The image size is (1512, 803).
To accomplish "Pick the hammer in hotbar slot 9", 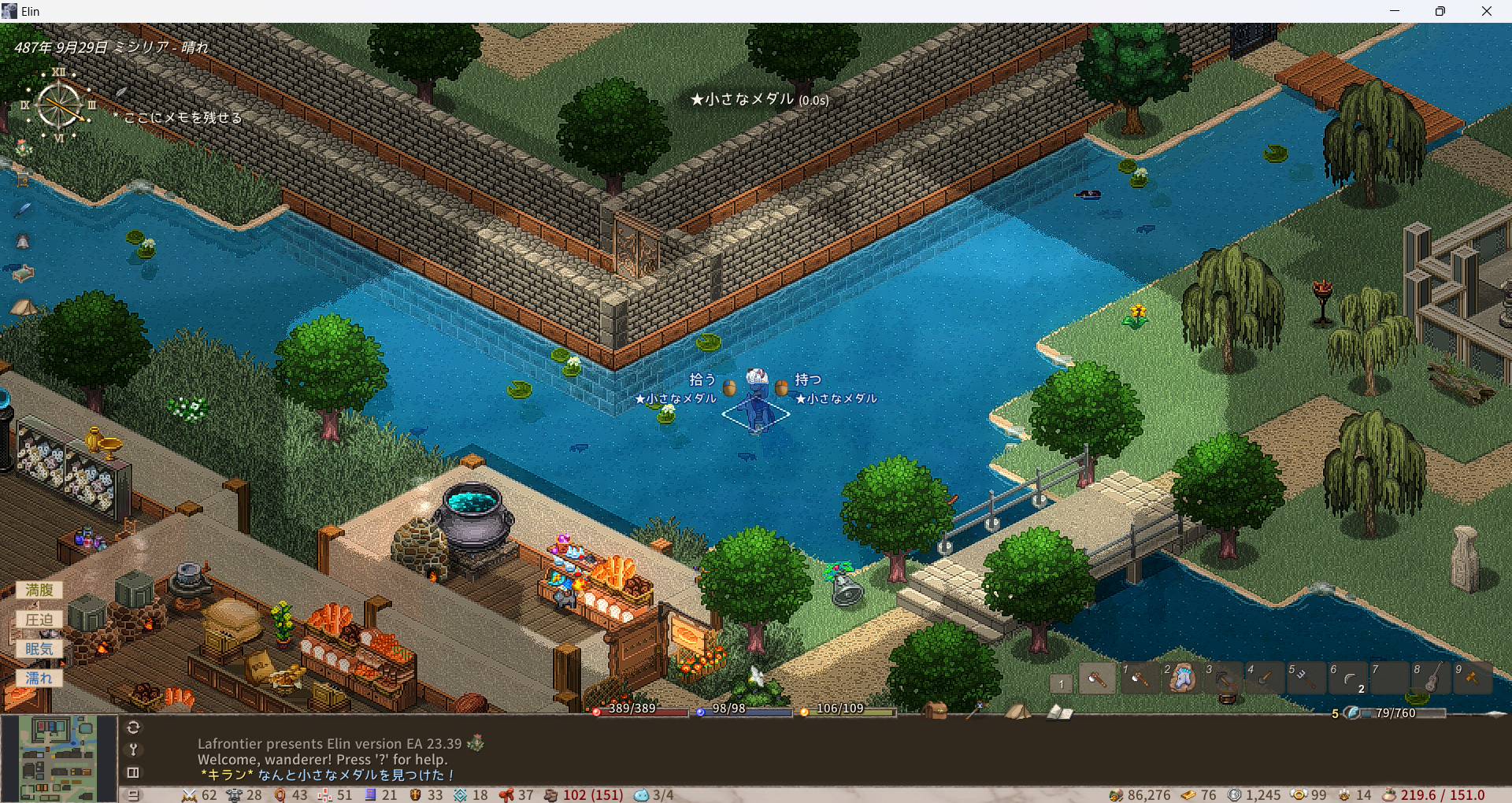I will click(x=1472, y=678).
